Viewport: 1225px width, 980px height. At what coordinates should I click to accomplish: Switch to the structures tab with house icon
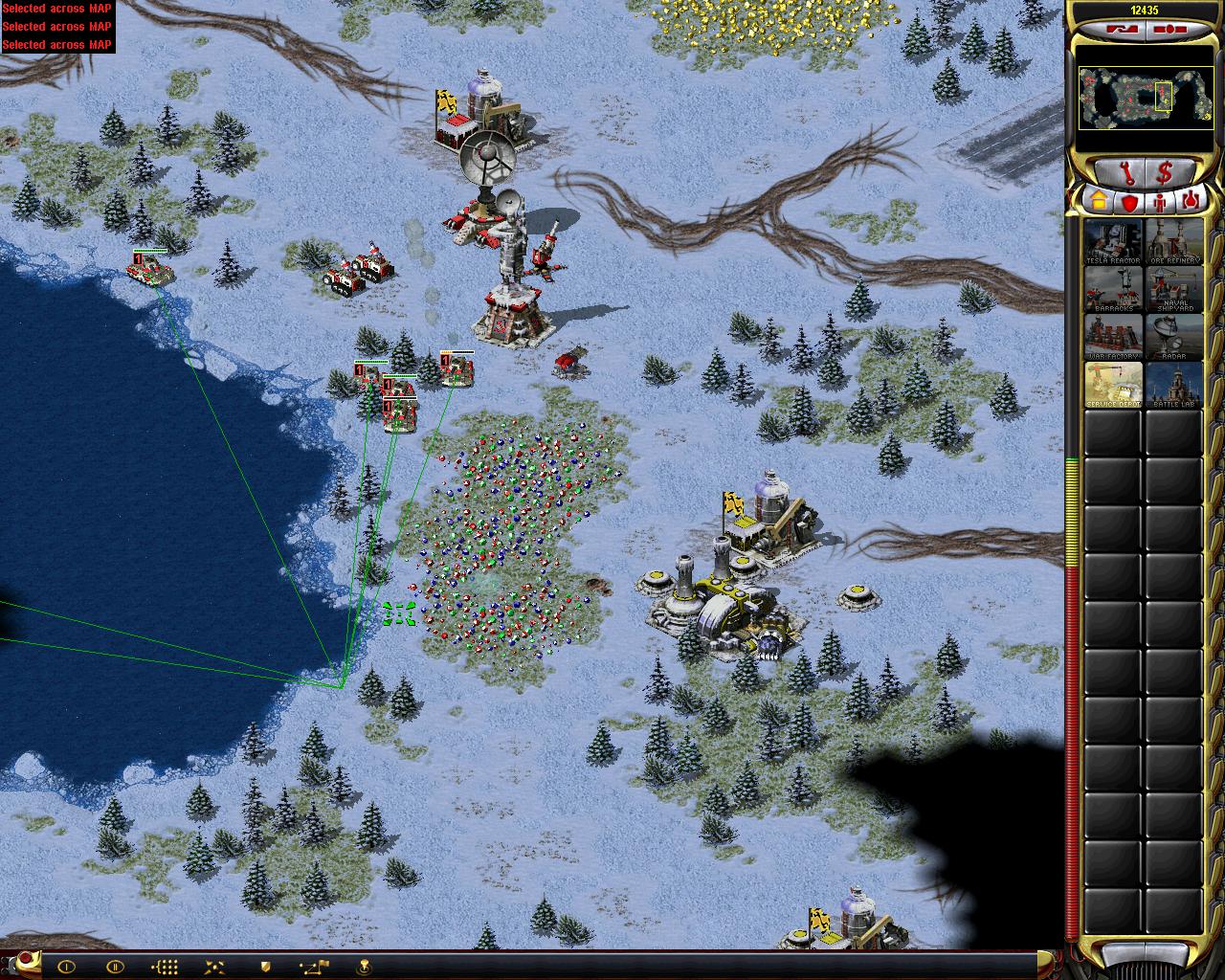coord(1098,202)
